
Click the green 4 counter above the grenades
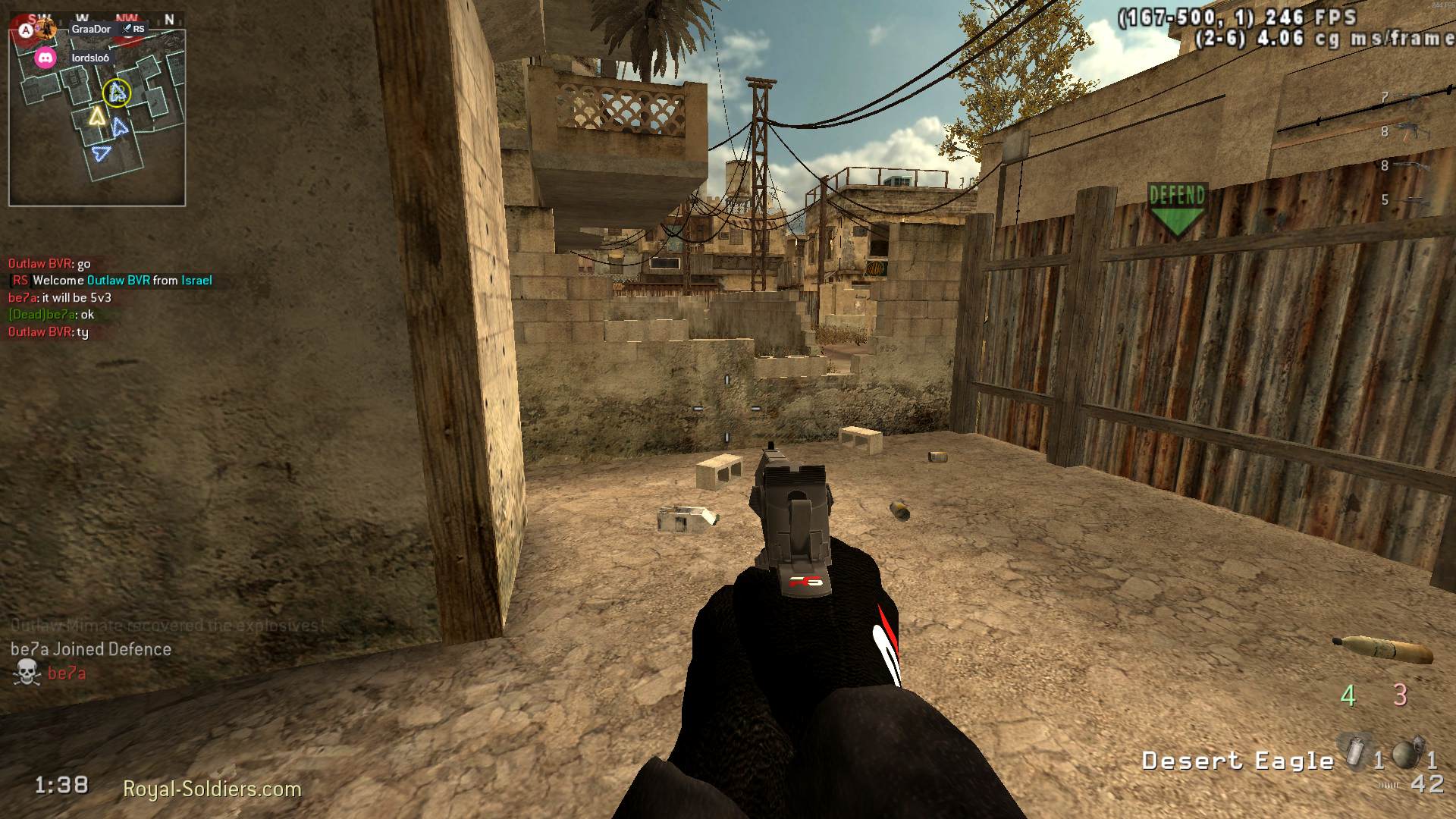(1348, 695)
